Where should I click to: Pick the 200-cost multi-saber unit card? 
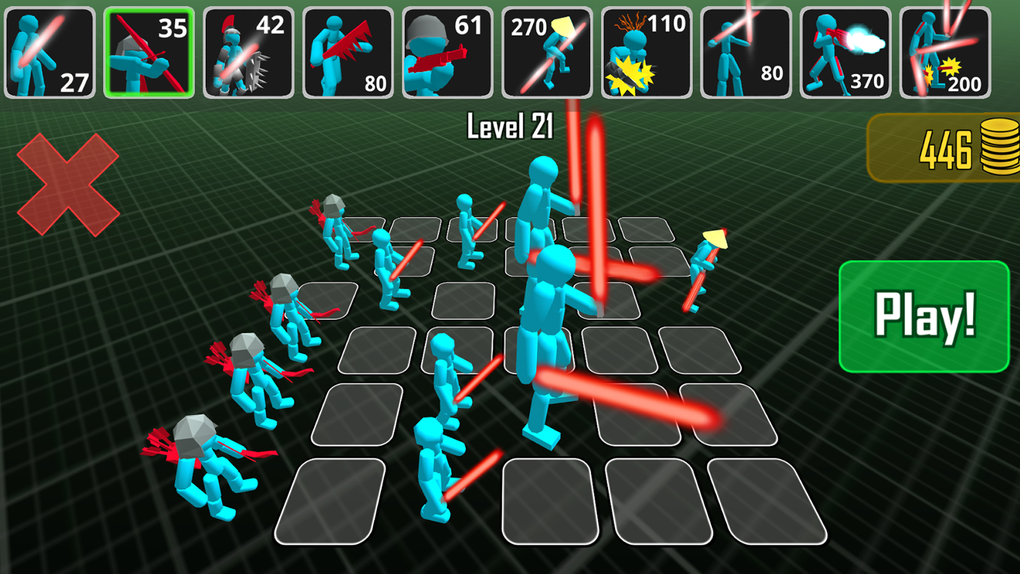pyautogui.click(x=945, y=53)
